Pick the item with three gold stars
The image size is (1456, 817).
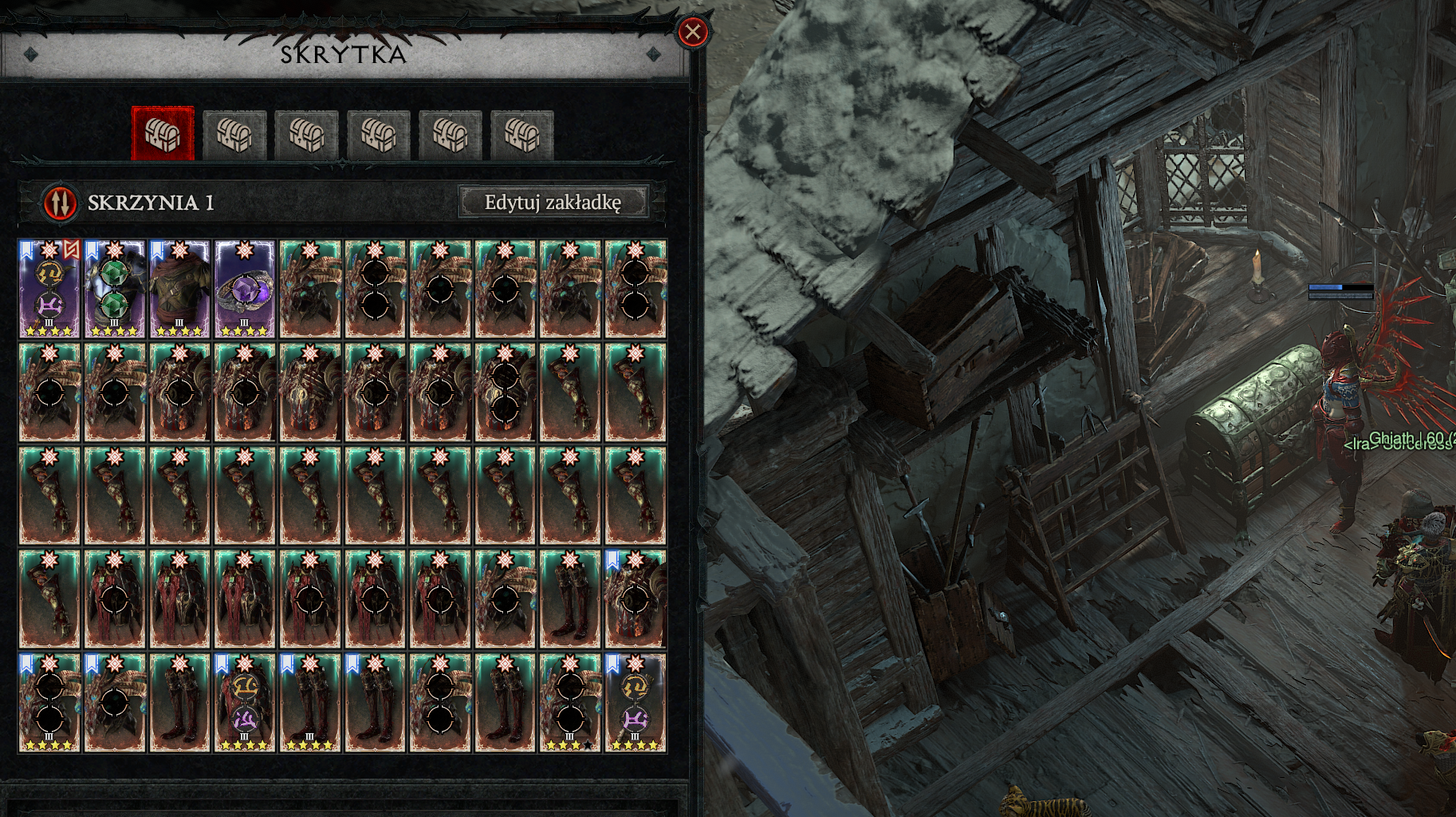coord(570,703)
